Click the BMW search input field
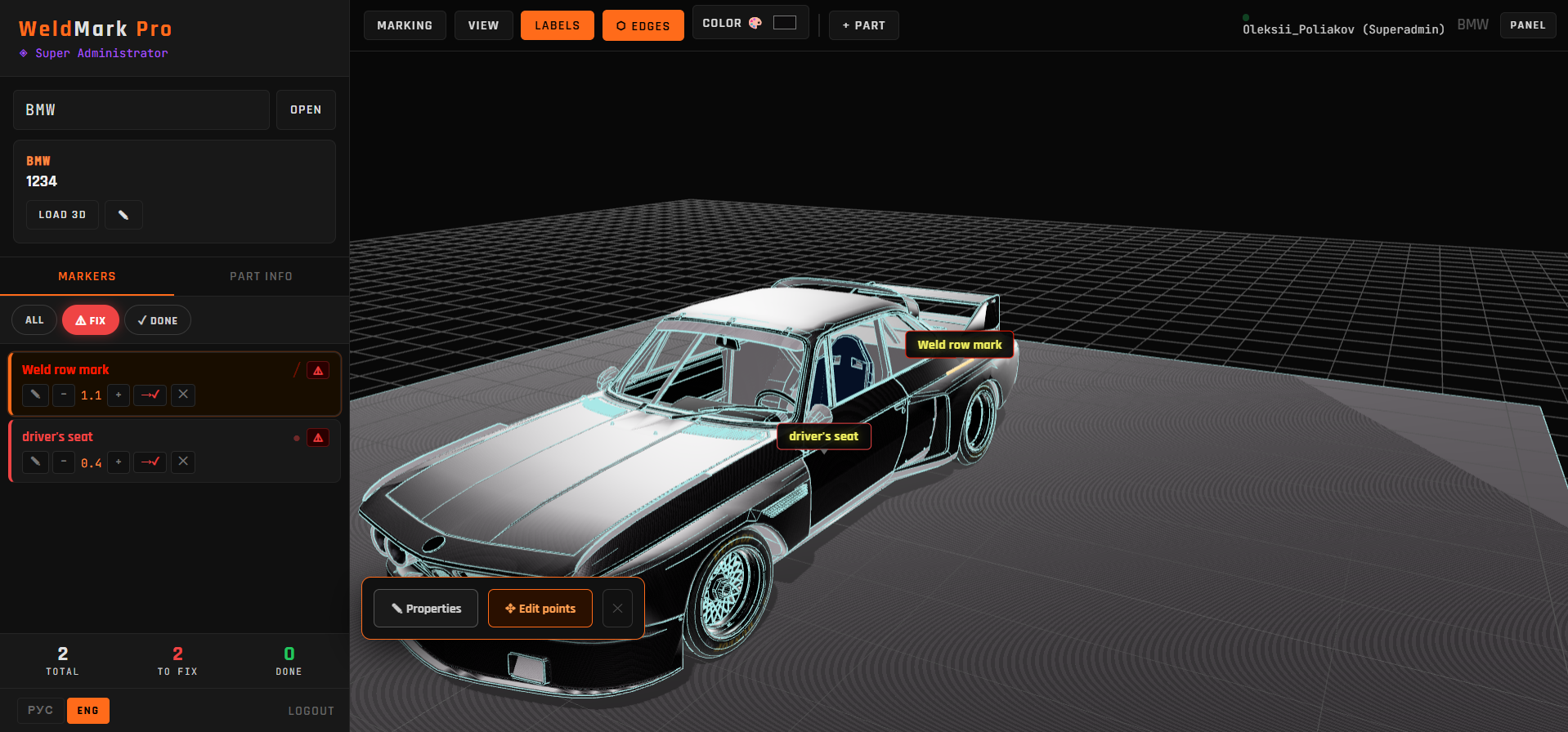The height and width of the screenshot is (732, 1568). coord(141,109)
